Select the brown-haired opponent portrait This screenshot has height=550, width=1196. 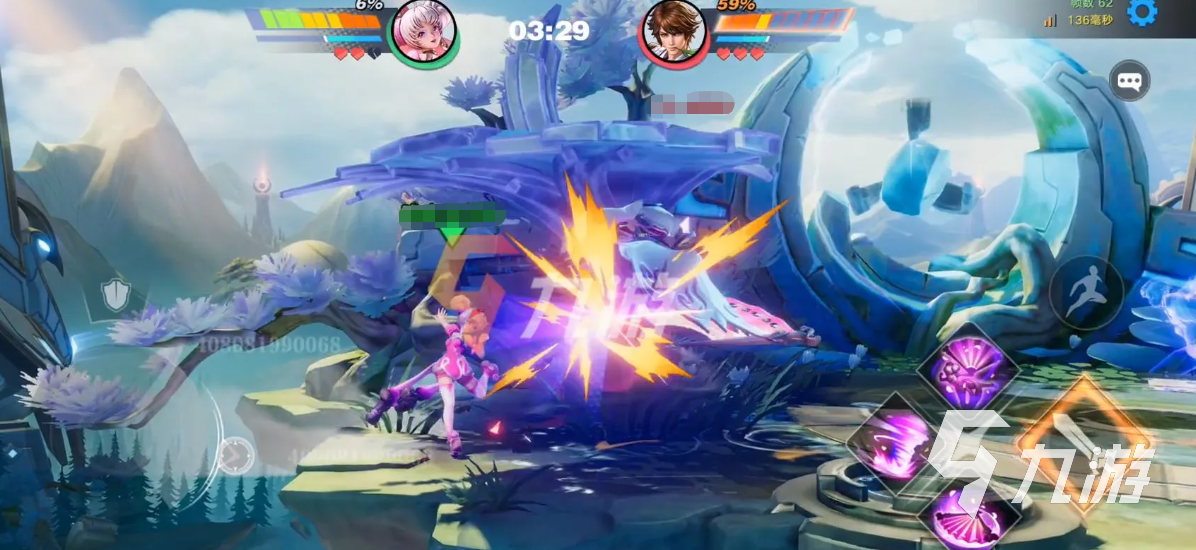click(673, 30)
